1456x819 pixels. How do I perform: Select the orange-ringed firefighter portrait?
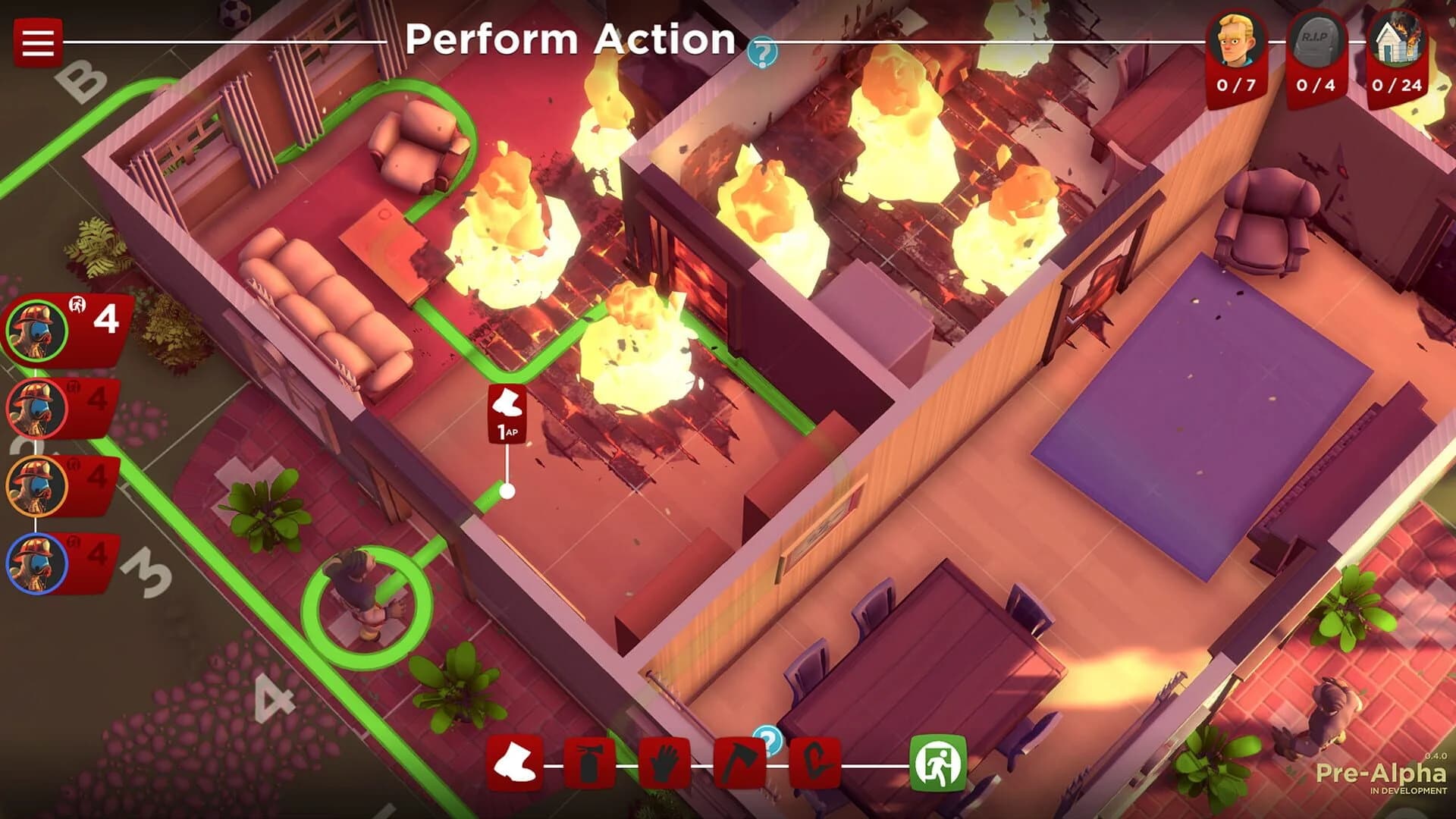tap(34, 485)
